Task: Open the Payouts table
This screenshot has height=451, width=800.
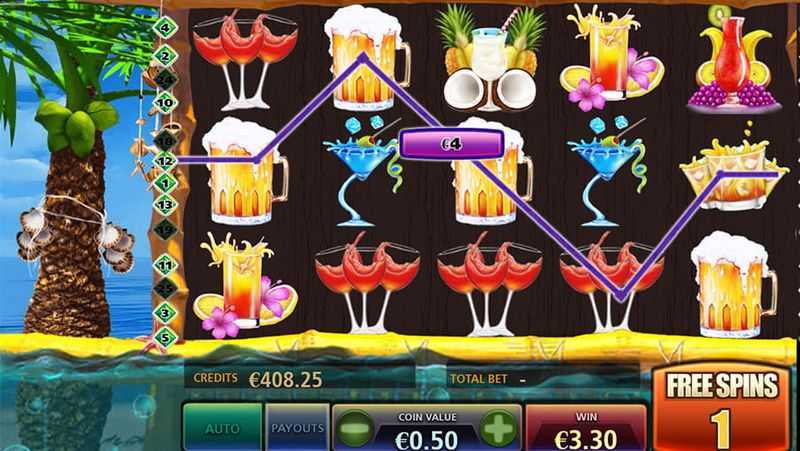Action: tap(298, 428)
